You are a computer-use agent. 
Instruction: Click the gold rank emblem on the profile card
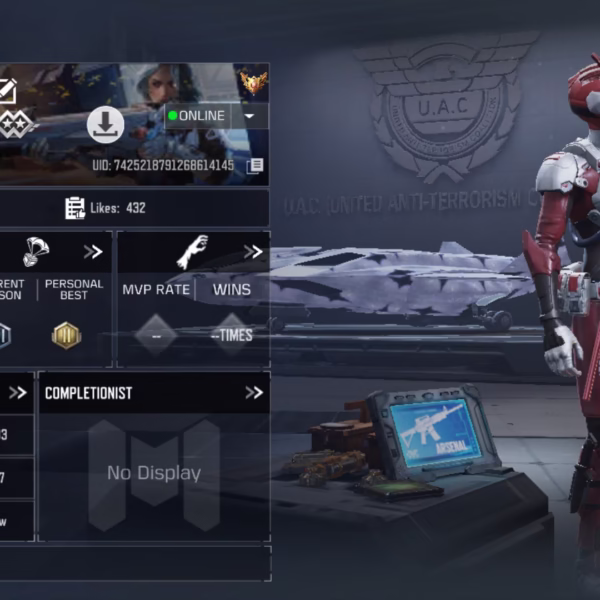[x=253, y=82]
